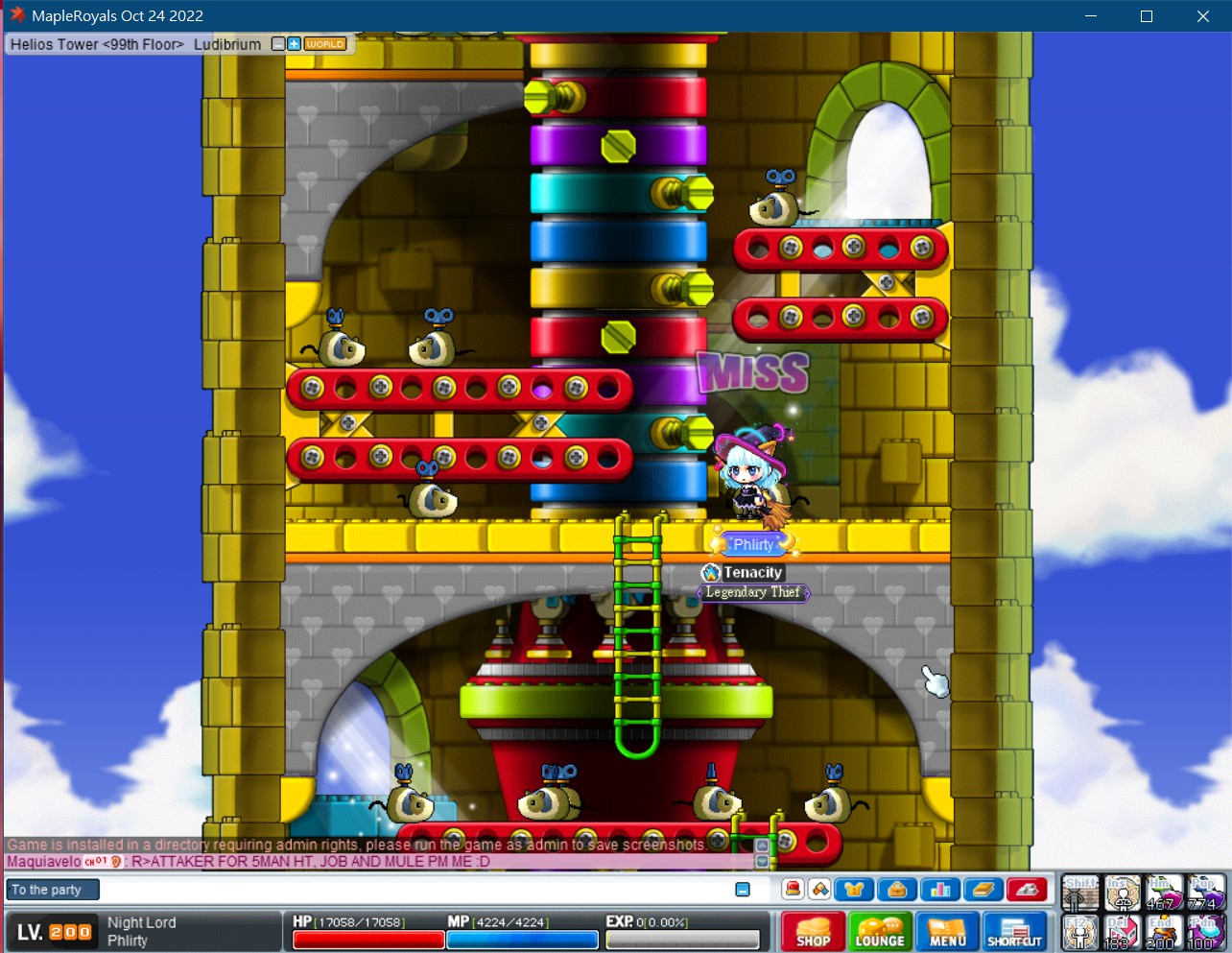
Task: Open the Lounge button
Action: [880, 931]
